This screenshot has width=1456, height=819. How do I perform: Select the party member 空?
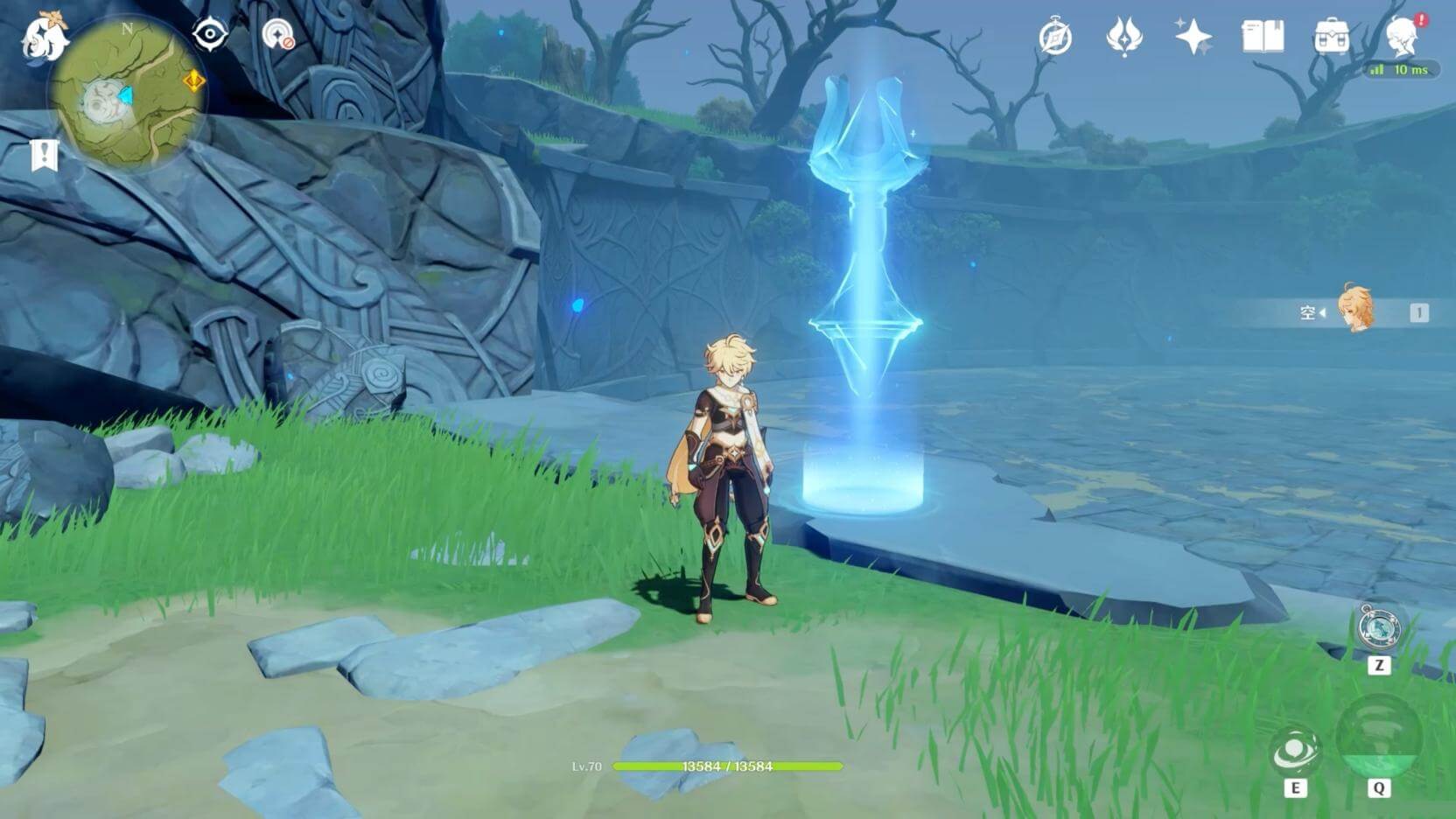pos(1356,311)
